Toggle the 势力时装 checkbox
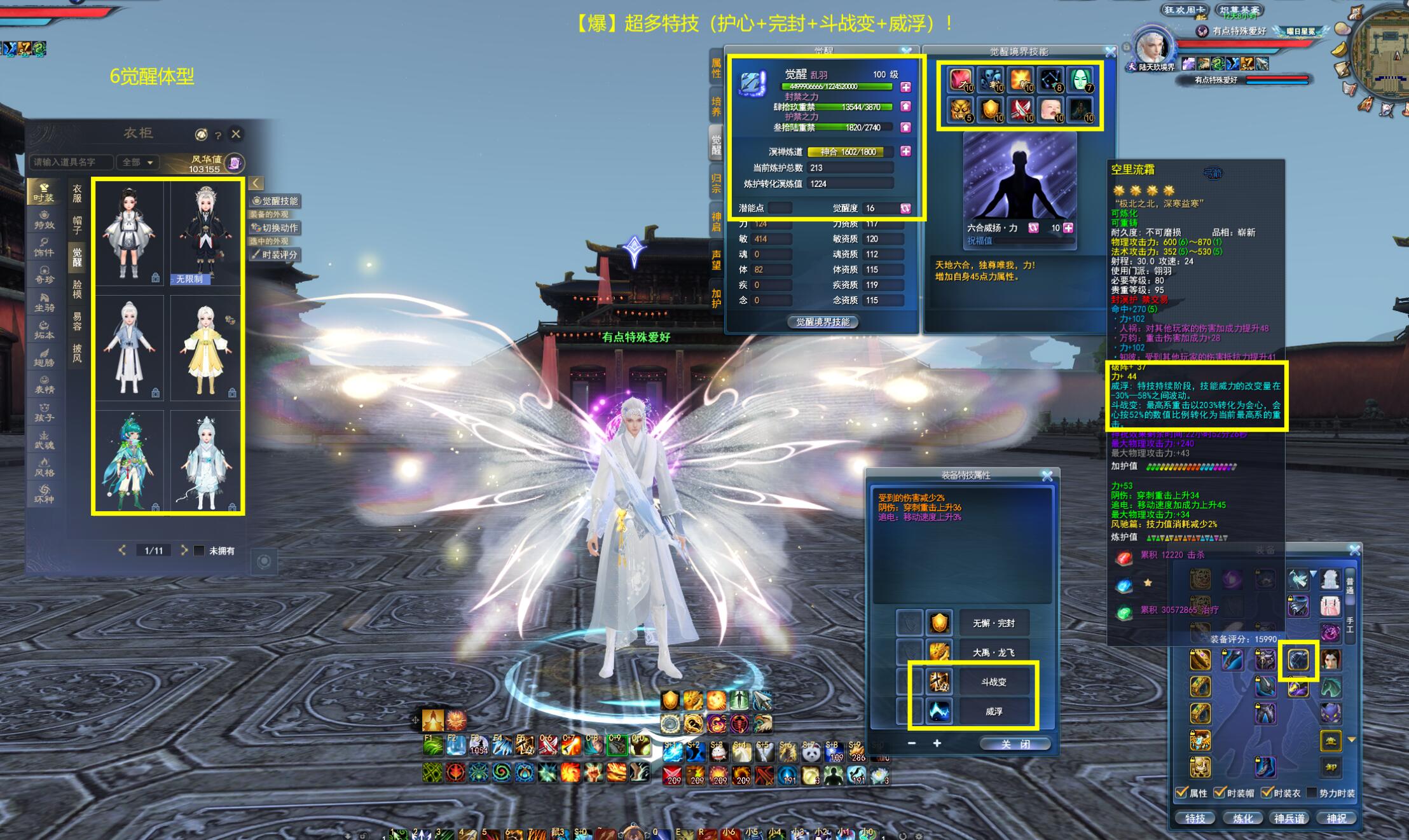The width and height of the screenshot is (1409, 840). tap(1311, 793)
